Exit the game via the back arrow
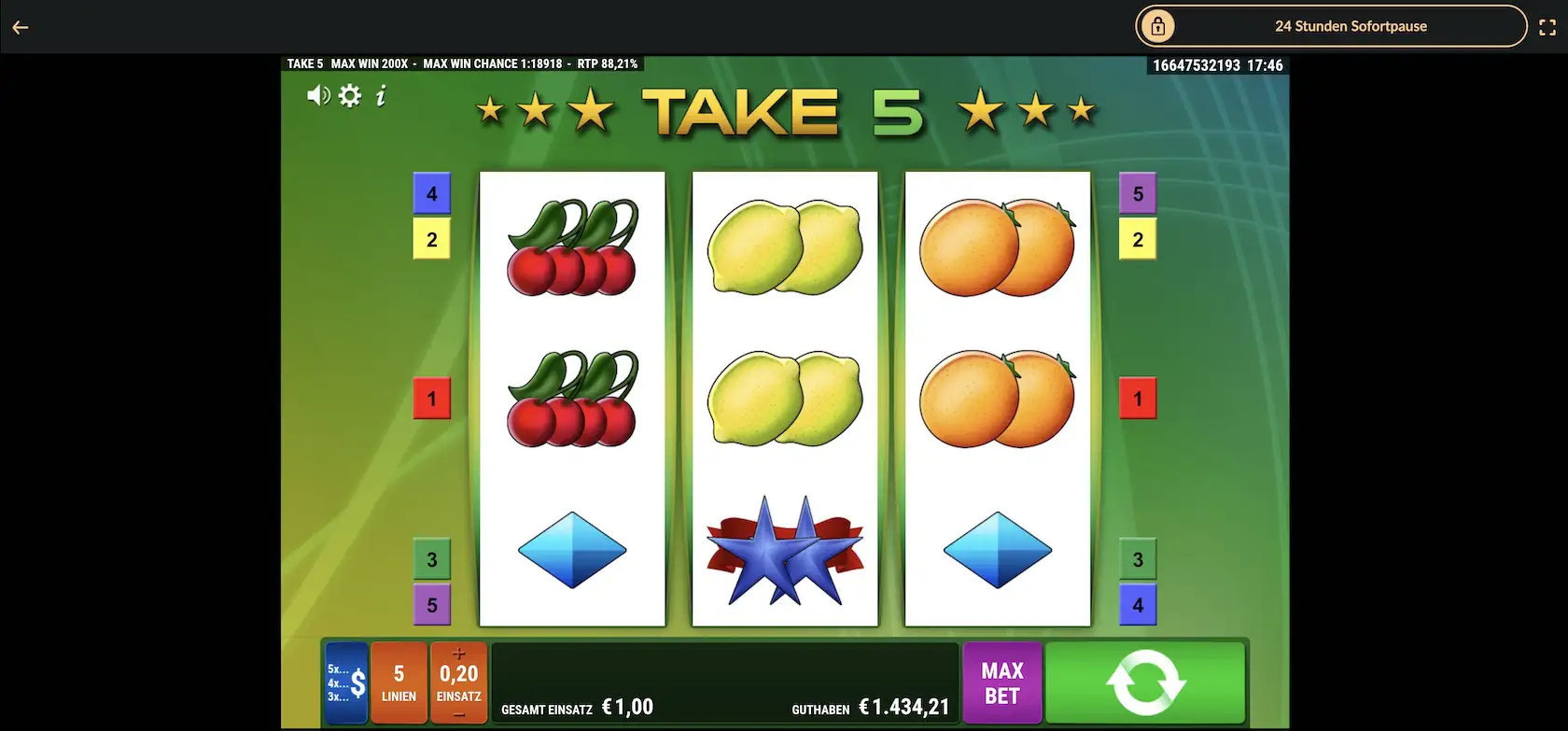Viewport: 1568px width, 731px height. tap(21, 26)
